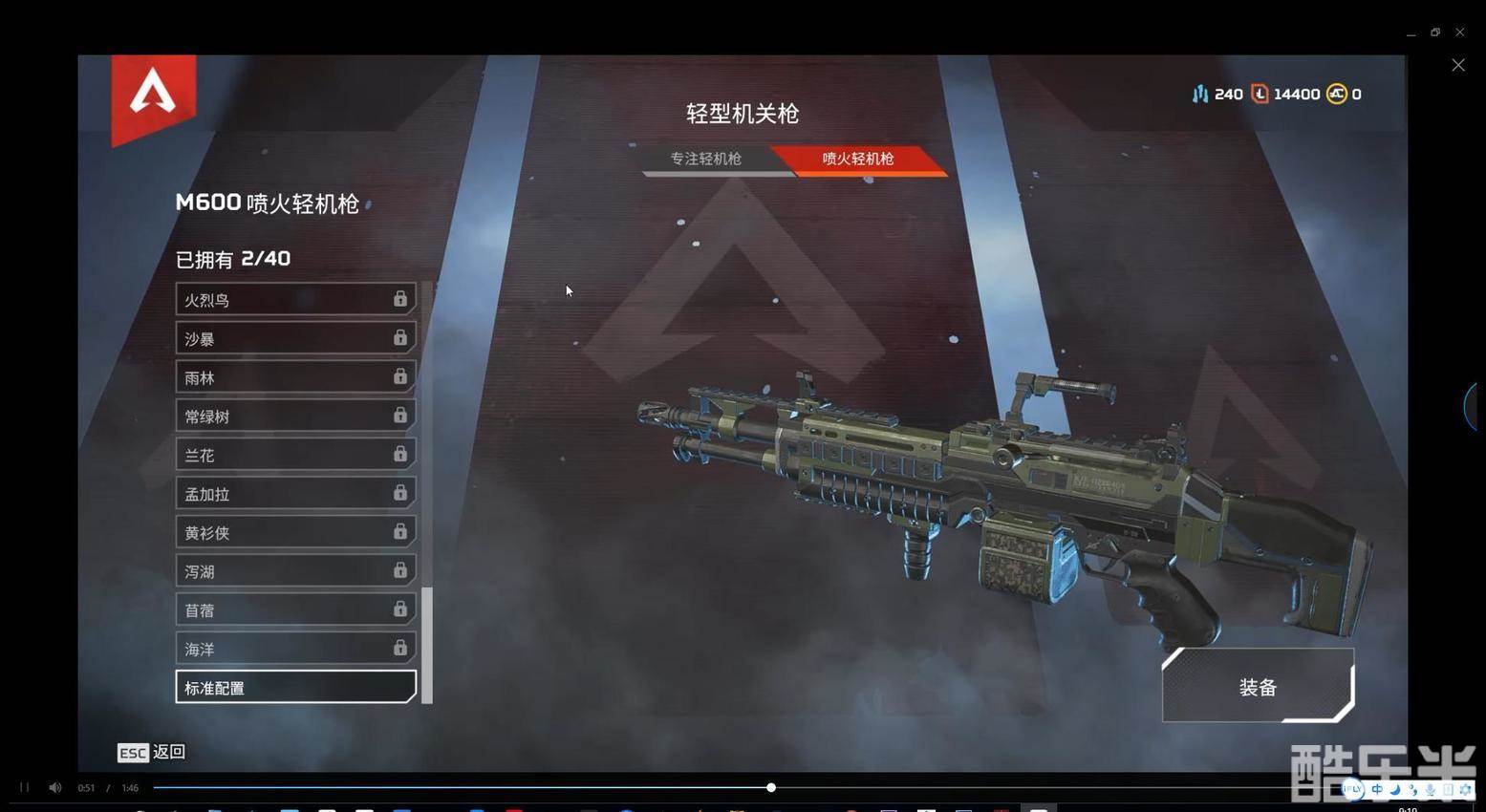Close the video player overlay

coord(1458,65)
